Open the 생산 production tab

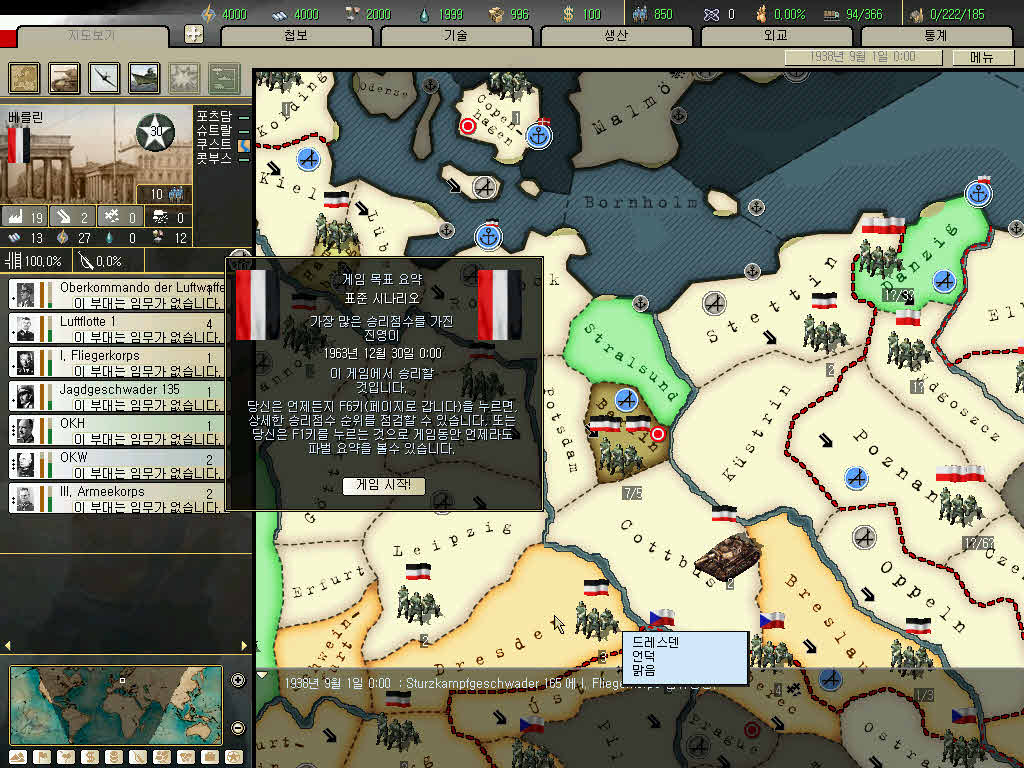(616, 36)
